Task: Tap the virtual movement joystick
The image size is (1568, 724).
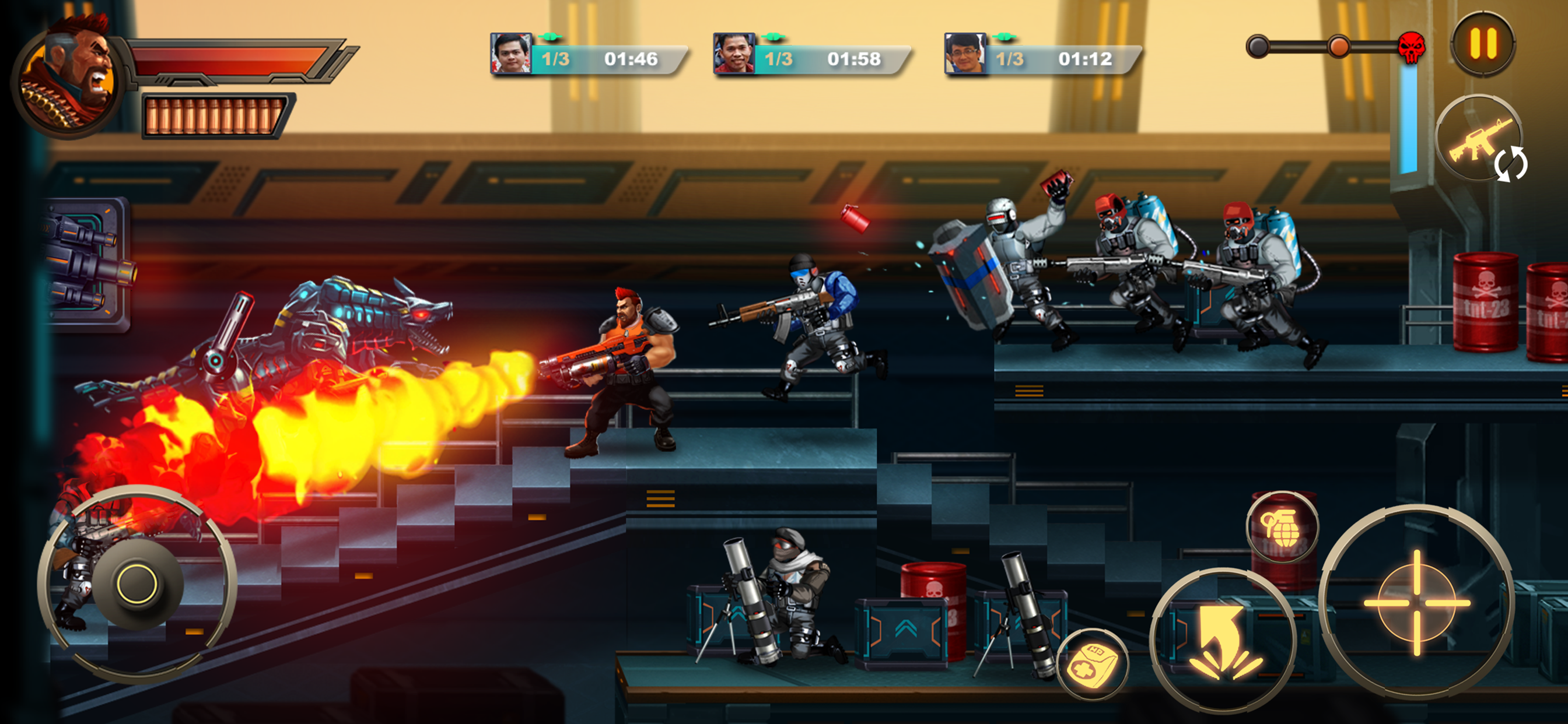Action: tap(137, 584)
